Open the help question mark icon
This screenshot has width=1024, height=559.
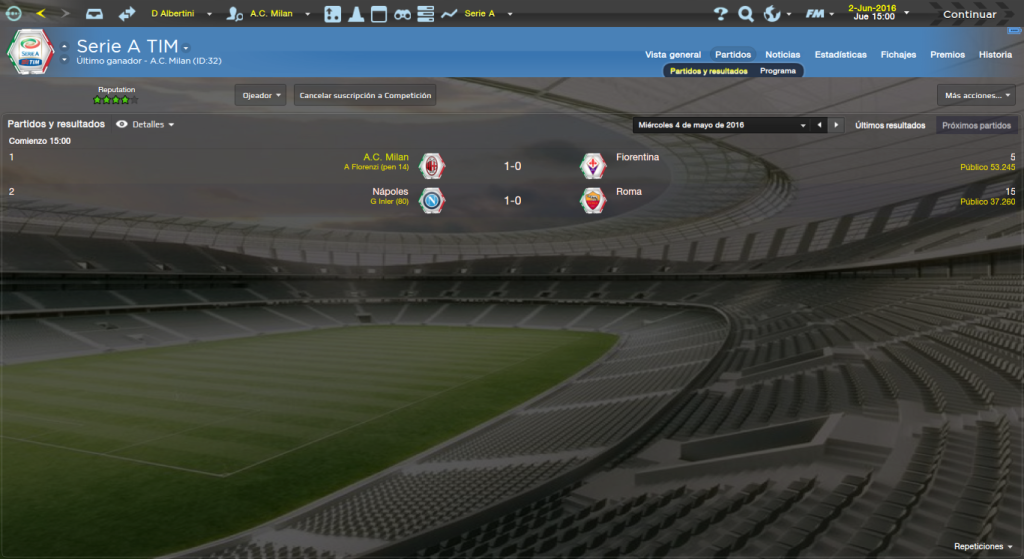pyautogui.click(x=721, y=14)
